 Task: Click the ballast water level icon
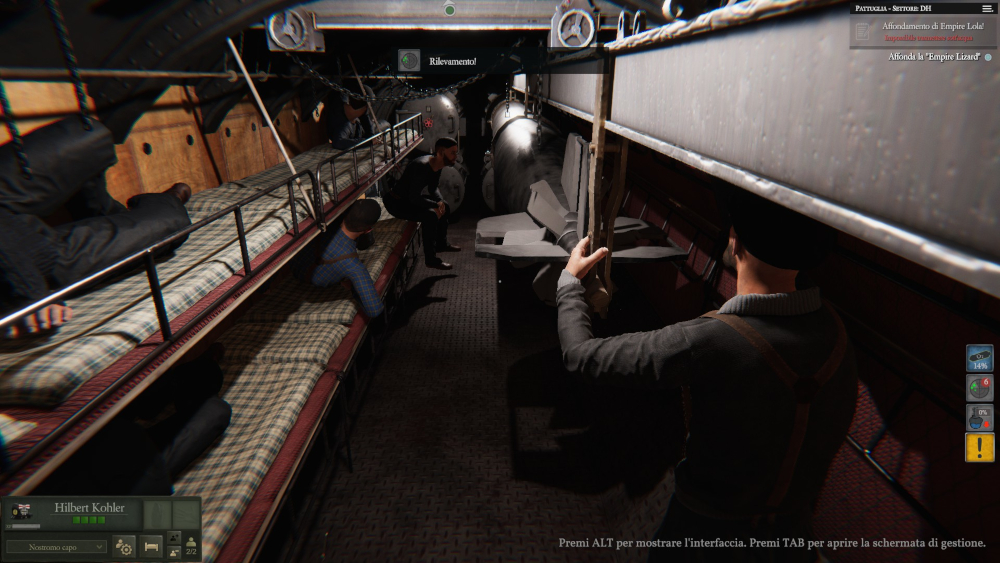coord(980,417)
